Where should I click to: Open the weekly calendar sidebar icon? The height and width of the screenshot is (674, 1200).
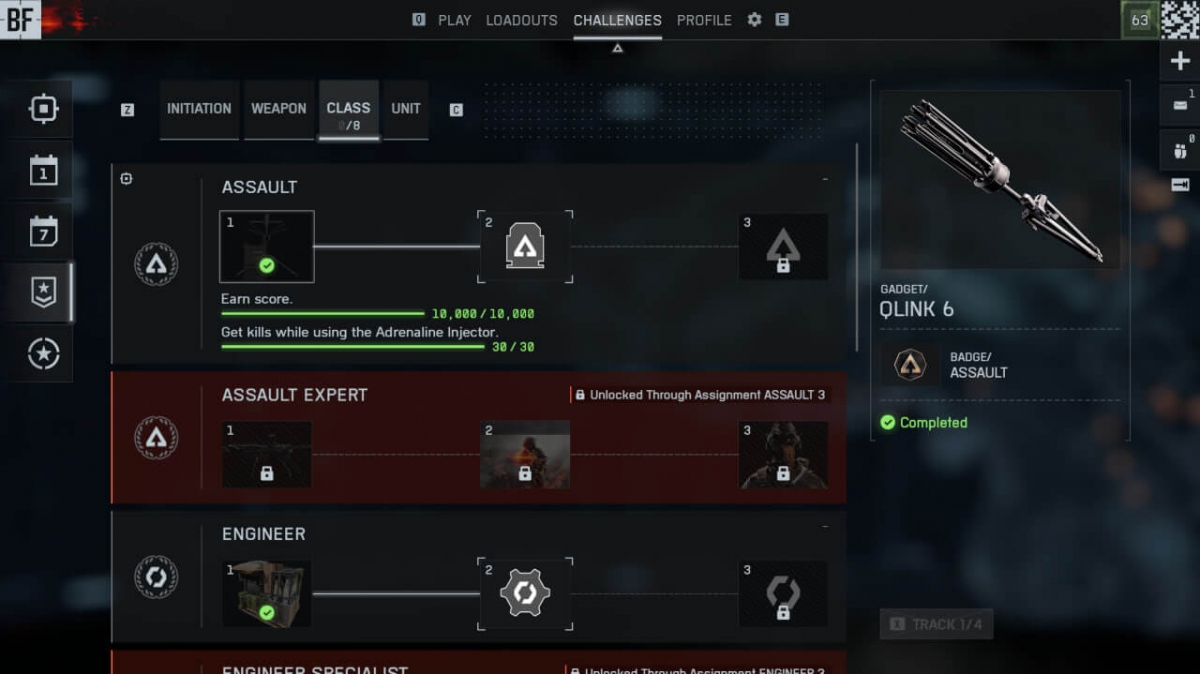(44, 232)
